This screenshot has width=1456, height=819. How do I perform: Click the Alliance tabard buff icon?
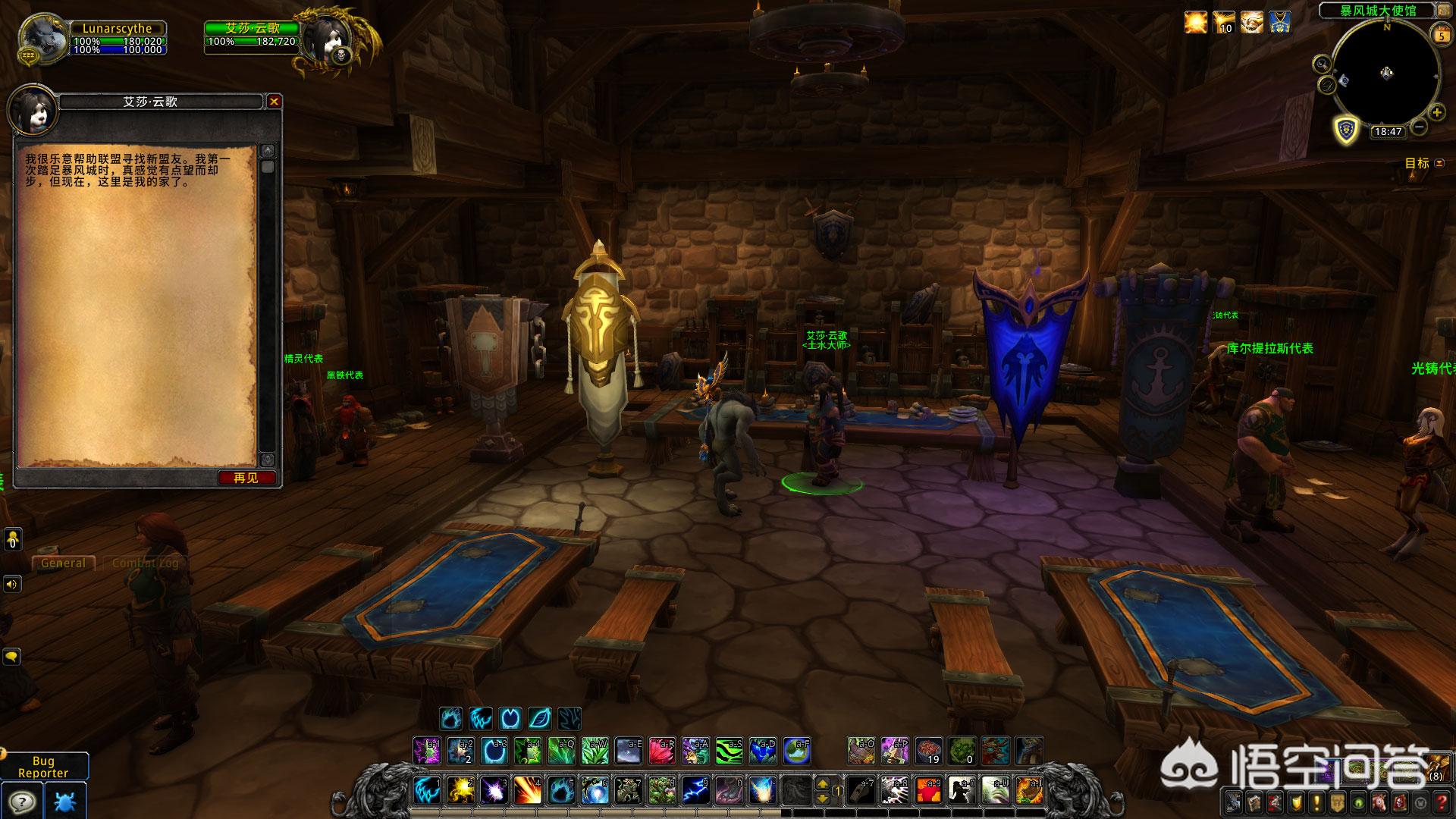tap(1281, 23)
